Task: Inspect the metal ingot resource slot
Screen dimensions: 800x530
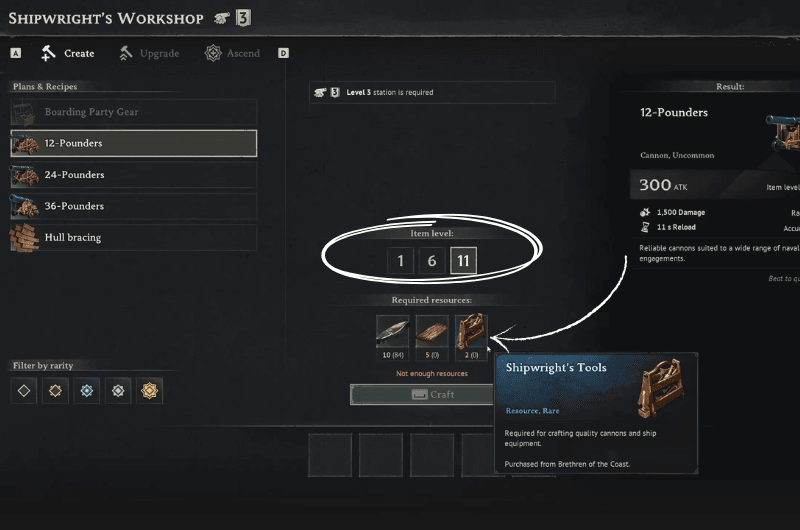Action: coord(393,331)
